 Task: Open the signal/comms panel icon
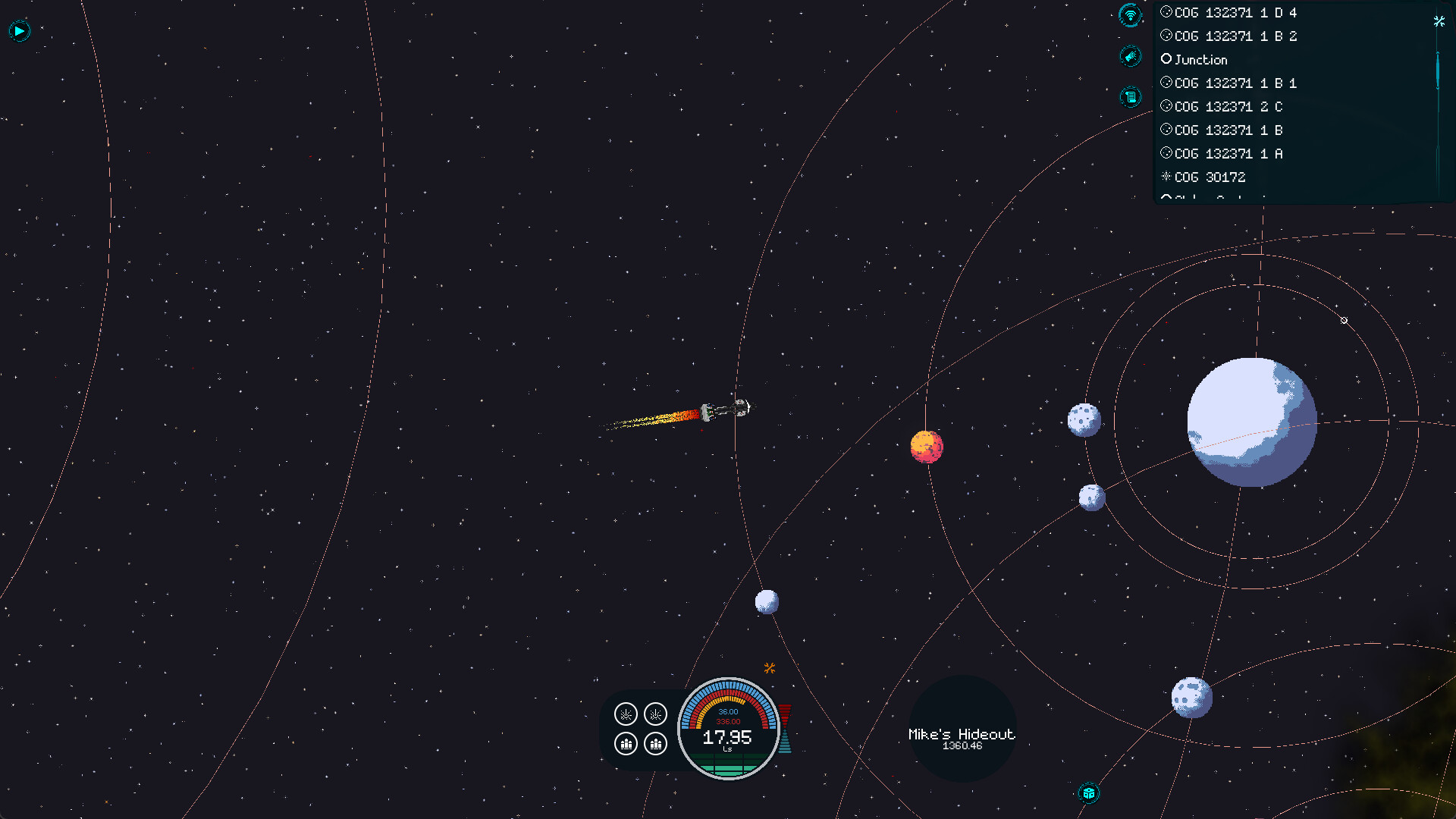click(1130, 15)
